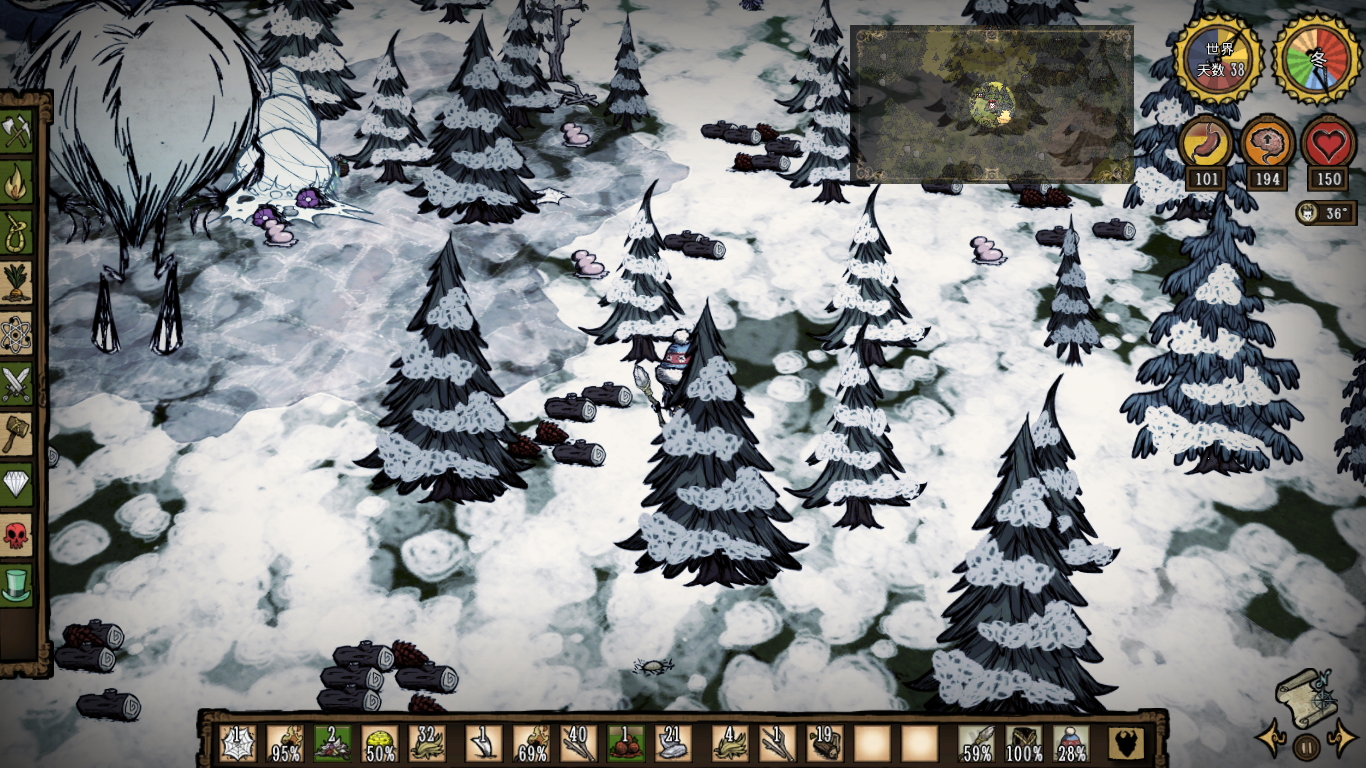Select the rope Survival crafting tab

pyautogui.click(x=17, y=233)
